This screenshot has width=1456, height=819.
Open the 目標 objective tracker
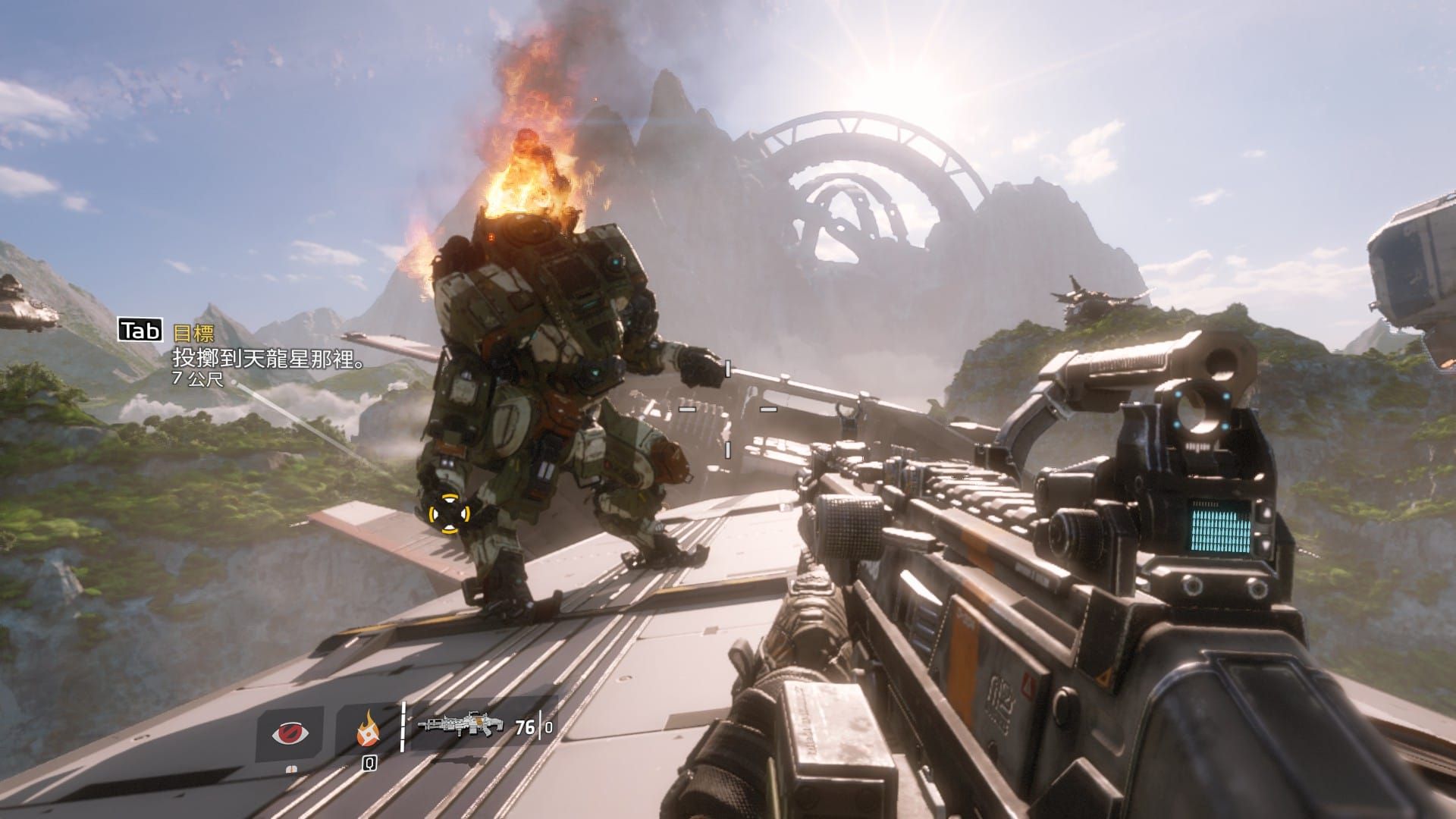tap(194, 332)
